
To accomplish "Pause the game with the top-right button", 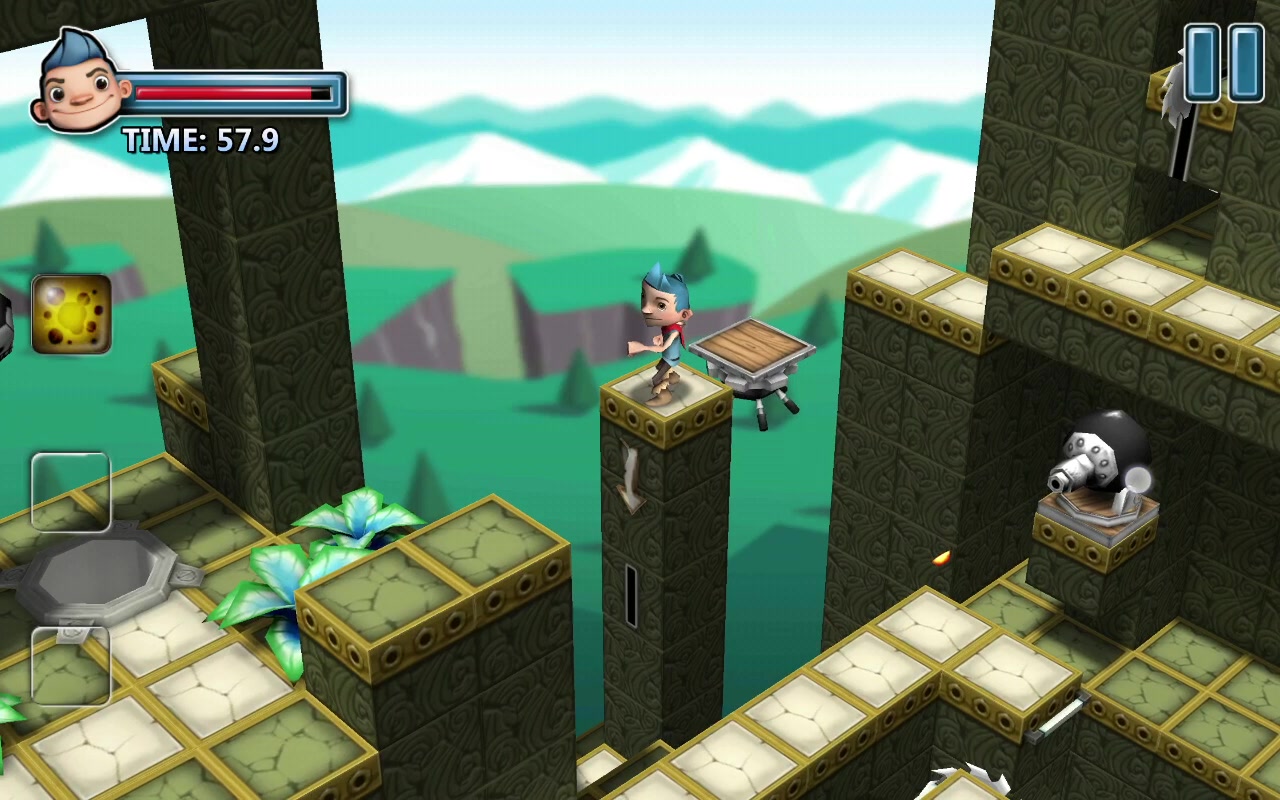I will [x=1224, y=62].
